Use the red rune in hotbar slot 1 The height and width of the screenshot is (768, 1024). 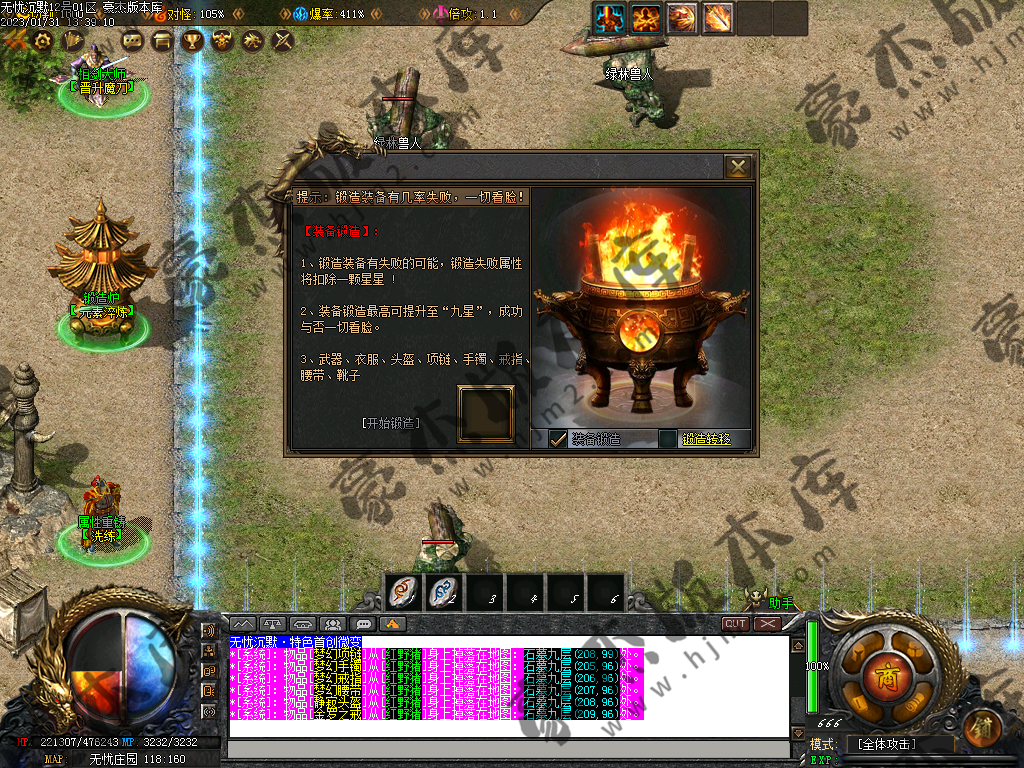click(403, 594)
